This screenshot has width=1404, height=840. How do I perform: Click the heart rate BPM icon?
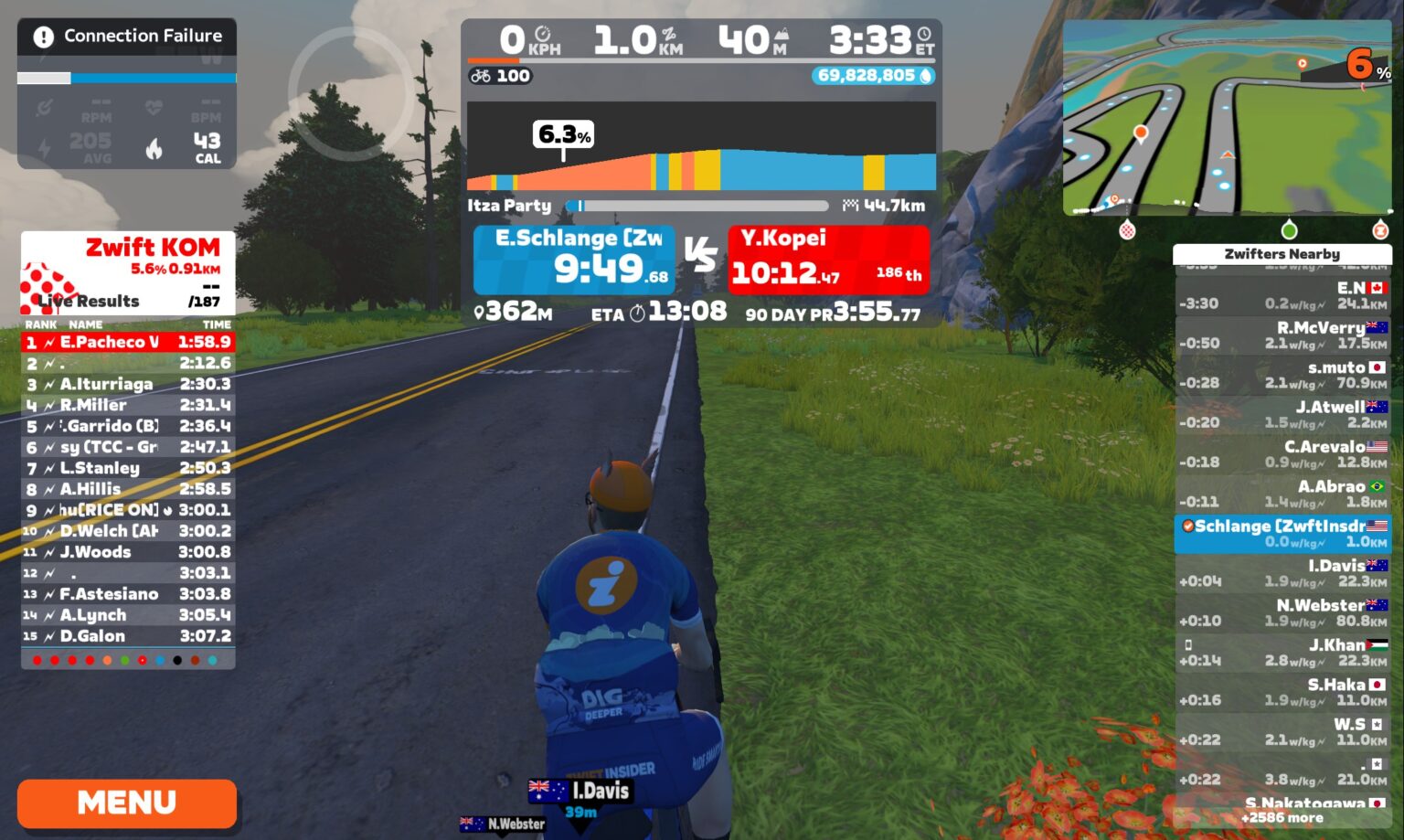pyautogui.click(x=152, y=108)
